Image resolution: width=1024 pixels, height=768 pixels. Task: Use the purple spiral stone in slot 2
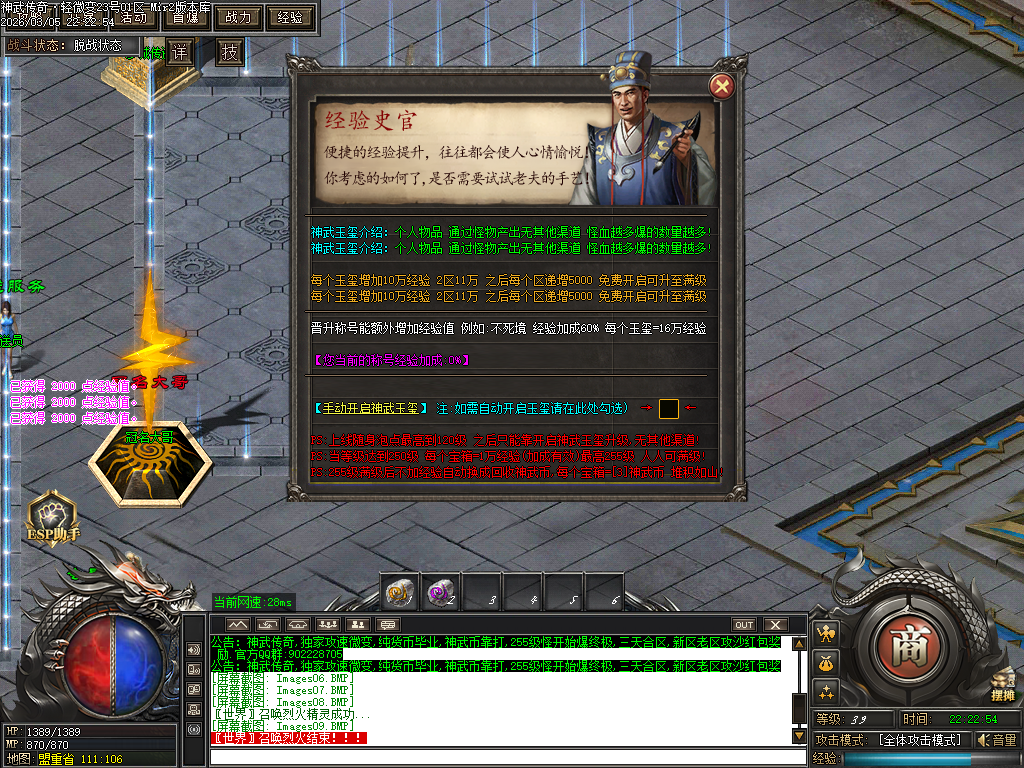(x=440, y=594)
